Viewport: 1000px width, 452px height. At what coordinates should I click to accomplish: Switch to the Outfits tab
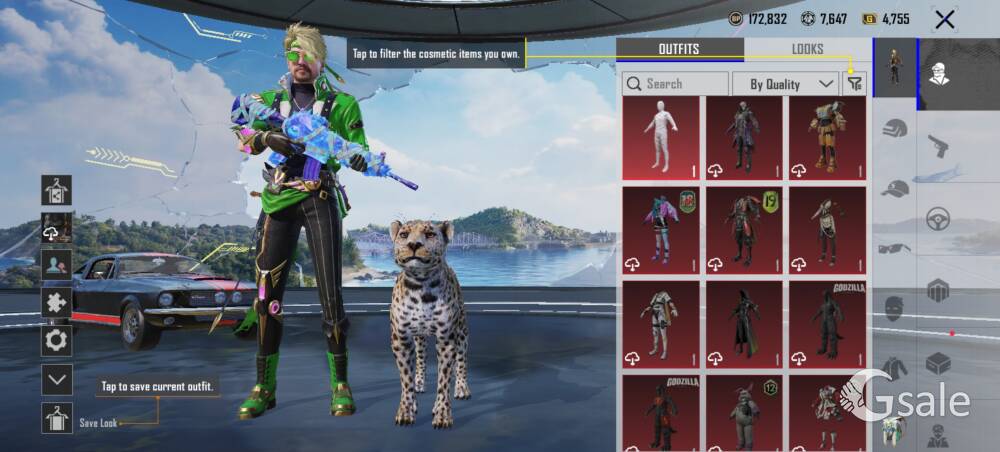[x=679, y=49]
